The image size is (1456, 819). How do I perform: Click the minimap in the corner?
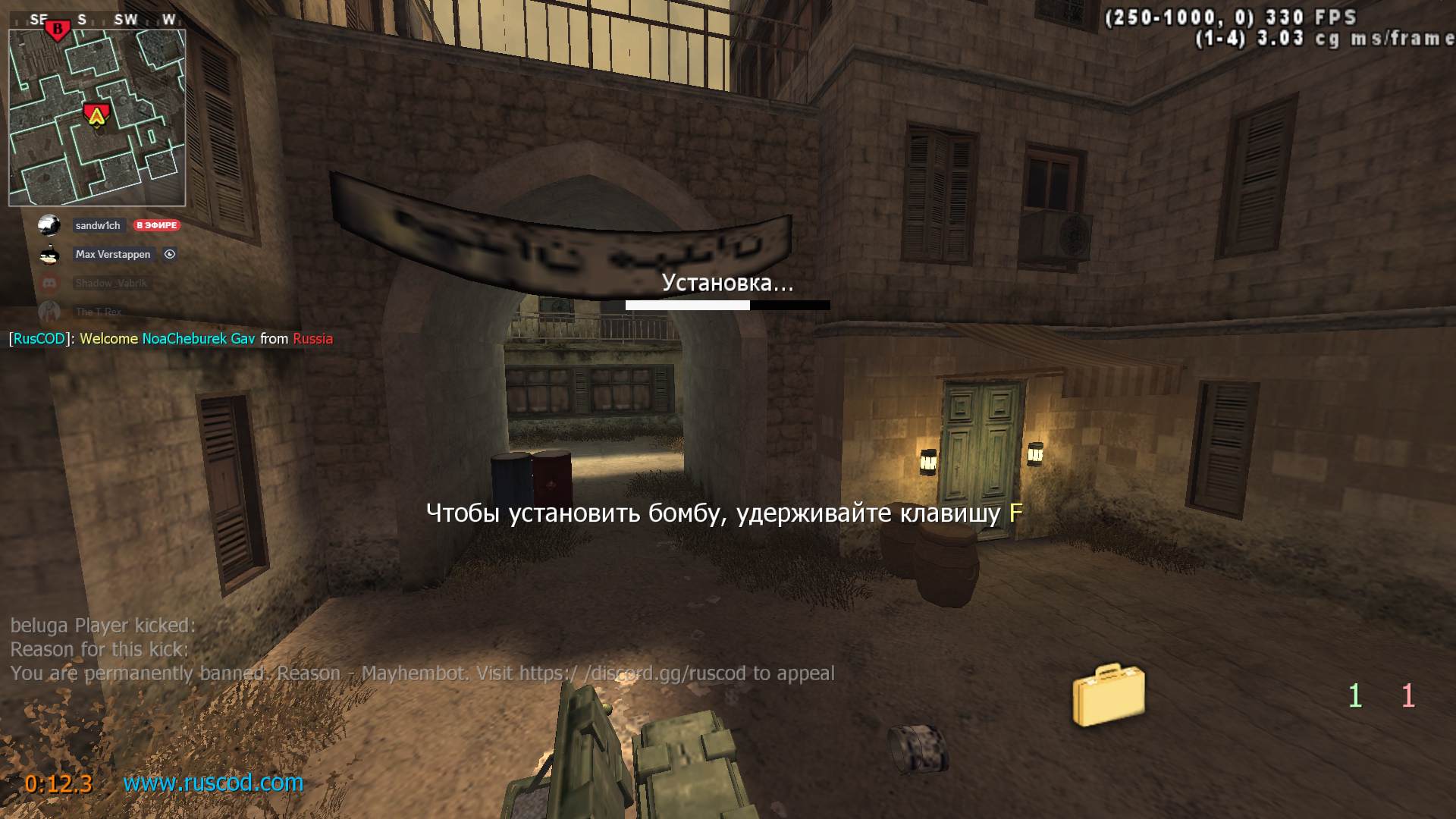point(97,118)
